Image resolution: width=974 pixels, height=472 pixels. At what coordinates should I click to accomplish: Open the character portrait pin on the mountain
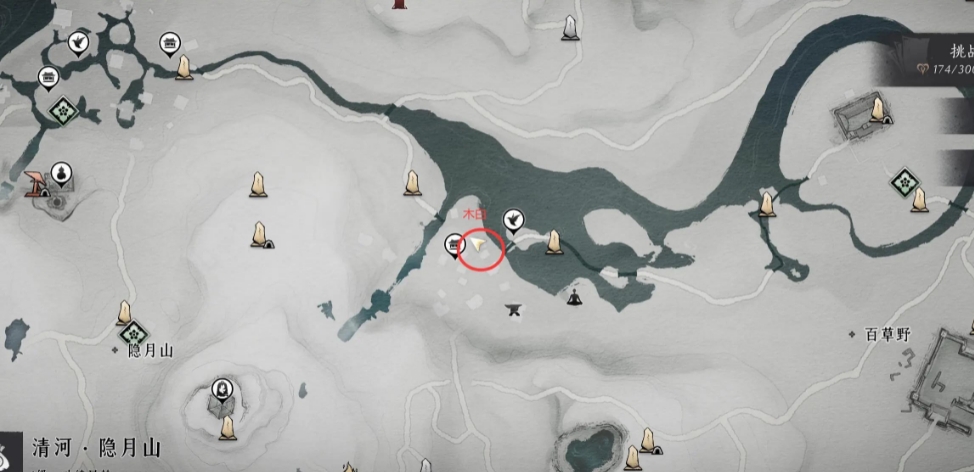click(x=221, y=388)
